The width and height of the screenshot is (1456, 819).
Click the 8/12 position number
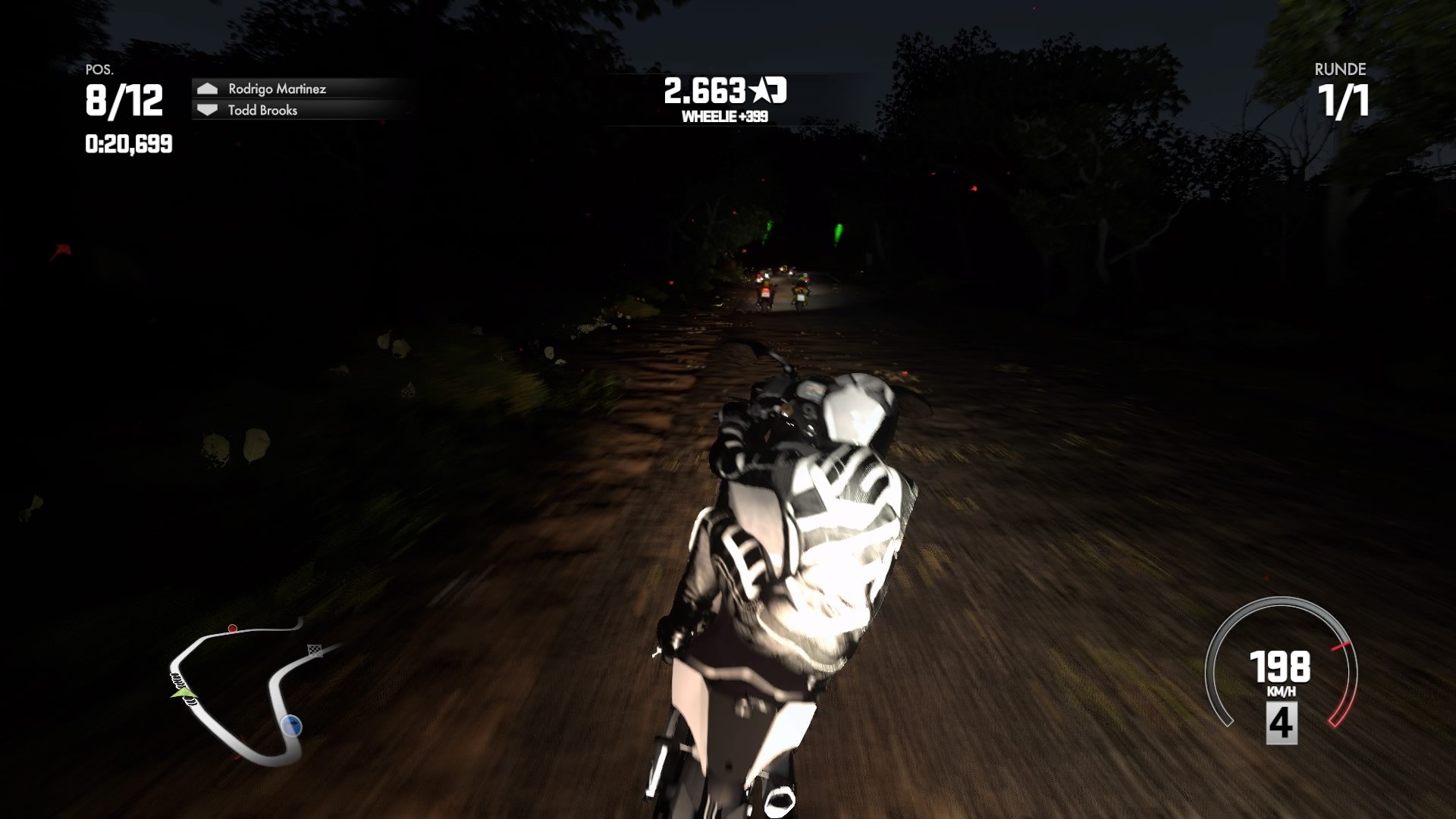click(124, 99)
